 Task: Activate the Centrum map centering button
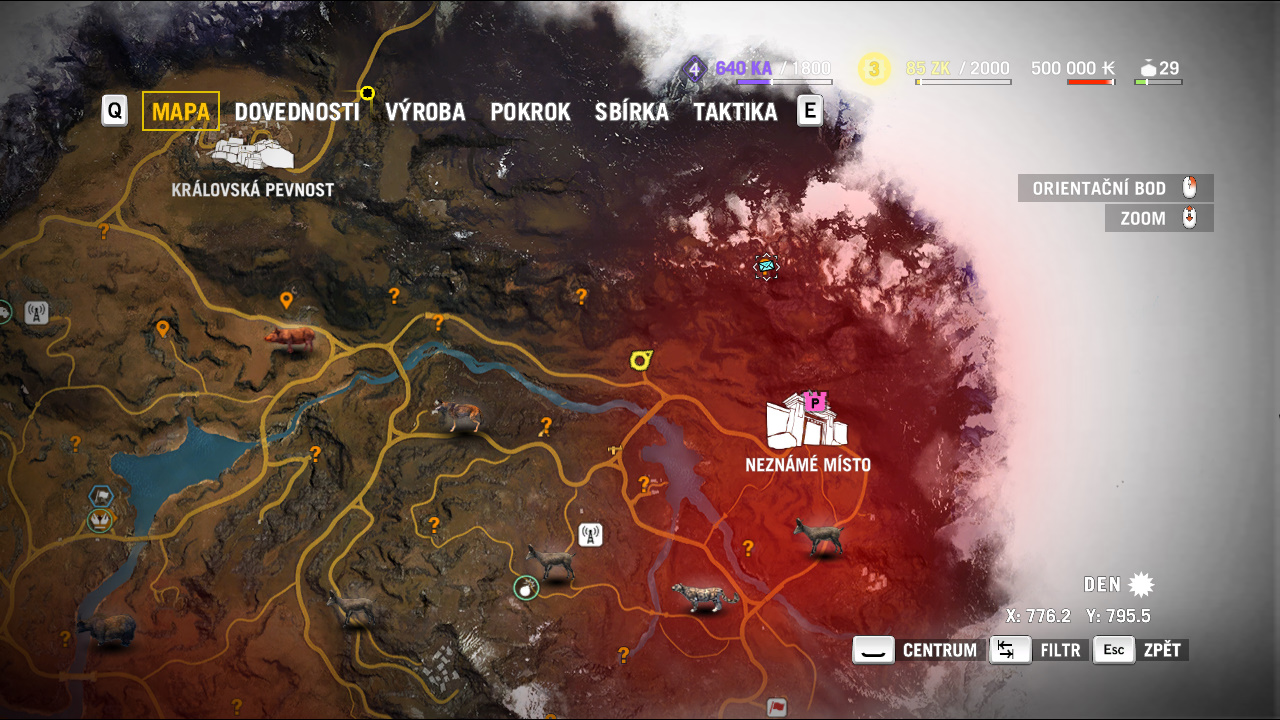tap(919, 650)
